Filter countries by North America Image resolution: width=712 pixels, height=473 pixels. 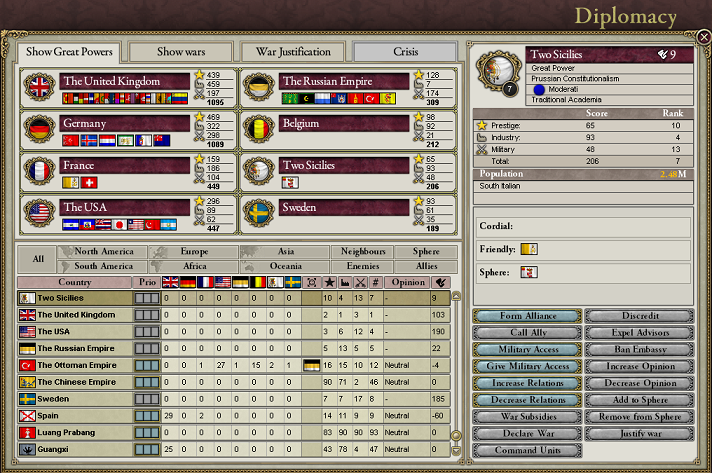tap(103, 252)
